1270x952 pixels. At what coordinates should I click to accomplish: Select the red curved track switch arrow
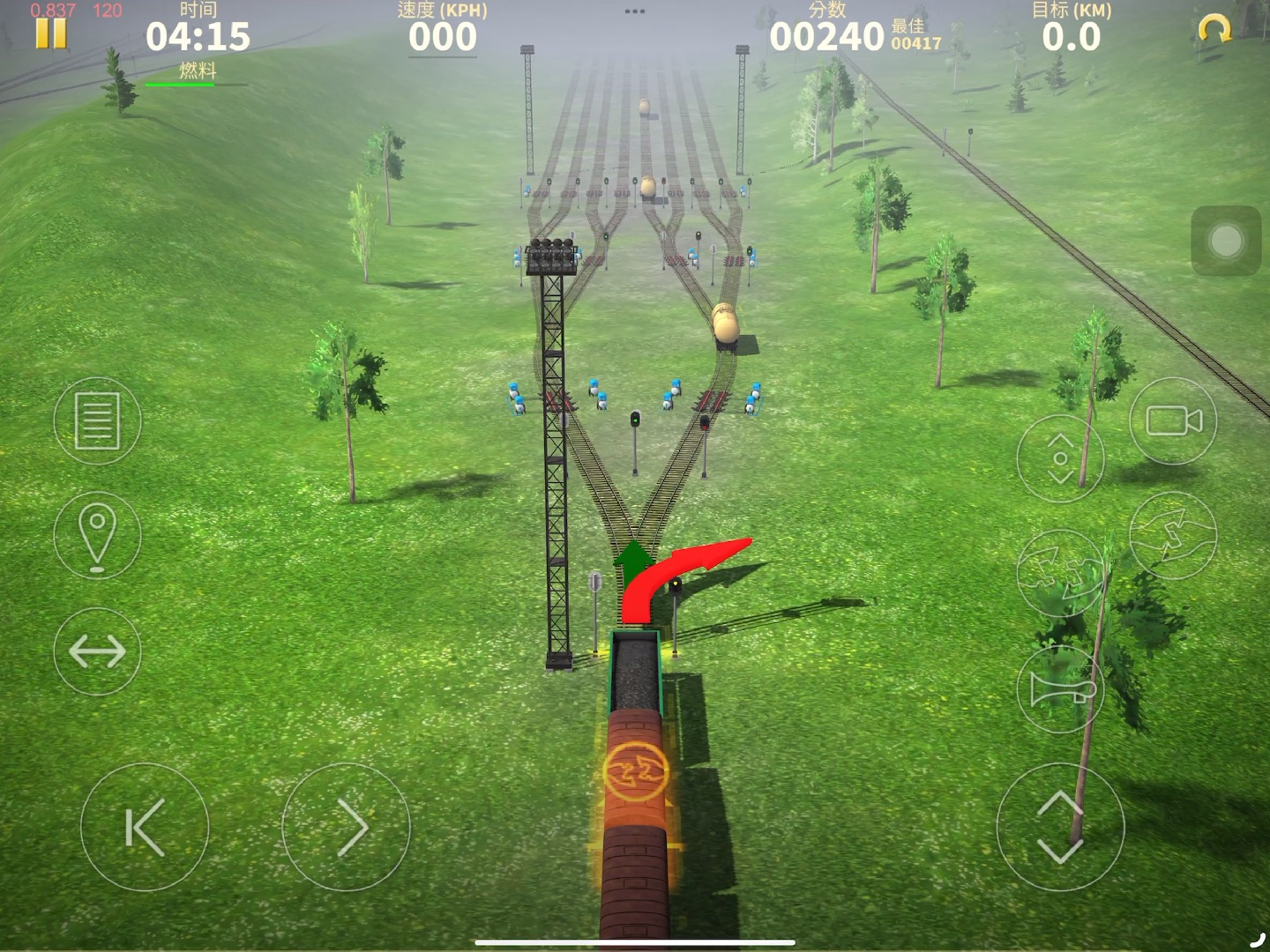tap(697, 562)
